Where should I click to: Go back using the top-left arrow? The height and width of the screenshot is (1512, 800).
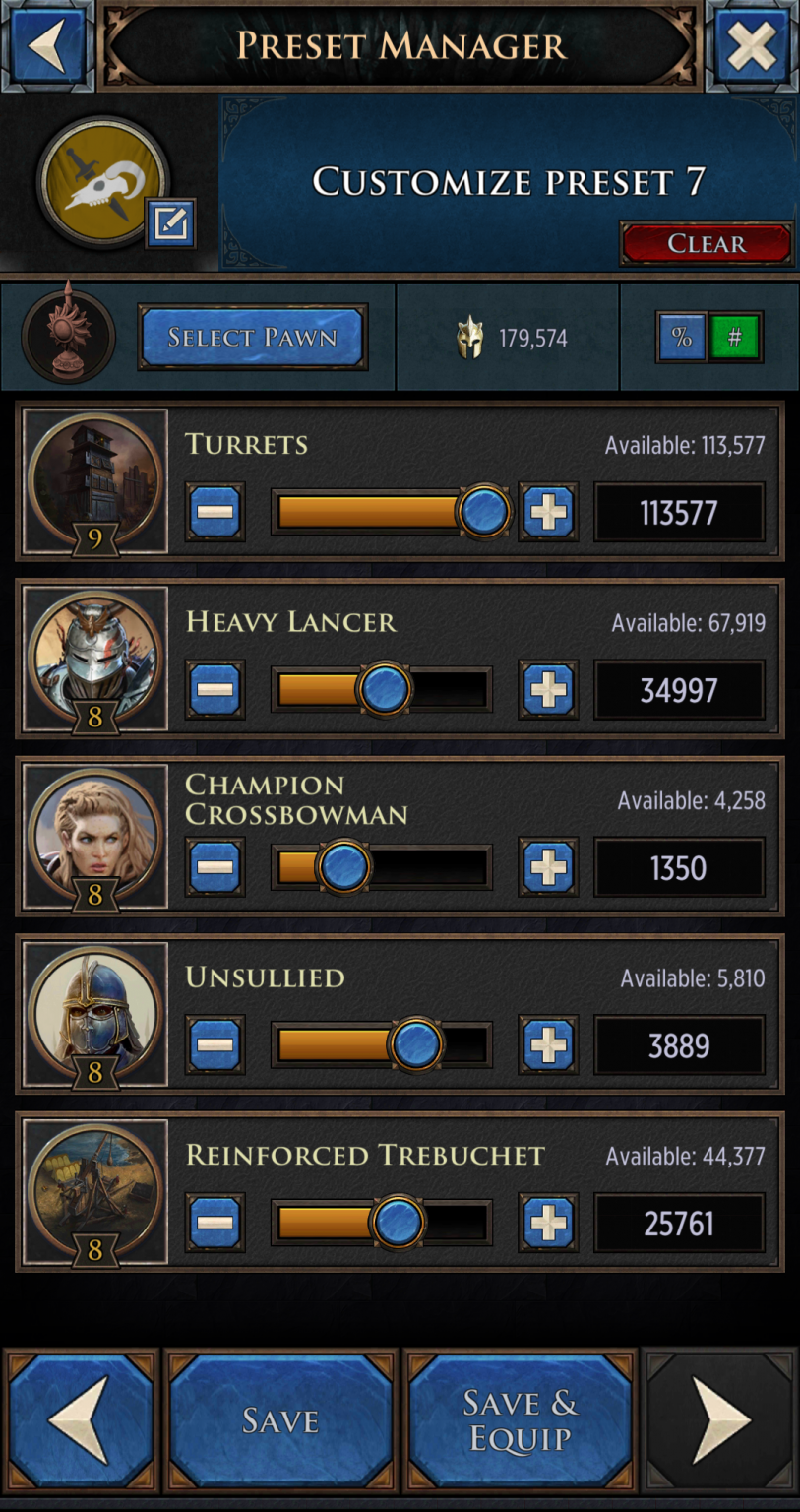click(45, 45)
